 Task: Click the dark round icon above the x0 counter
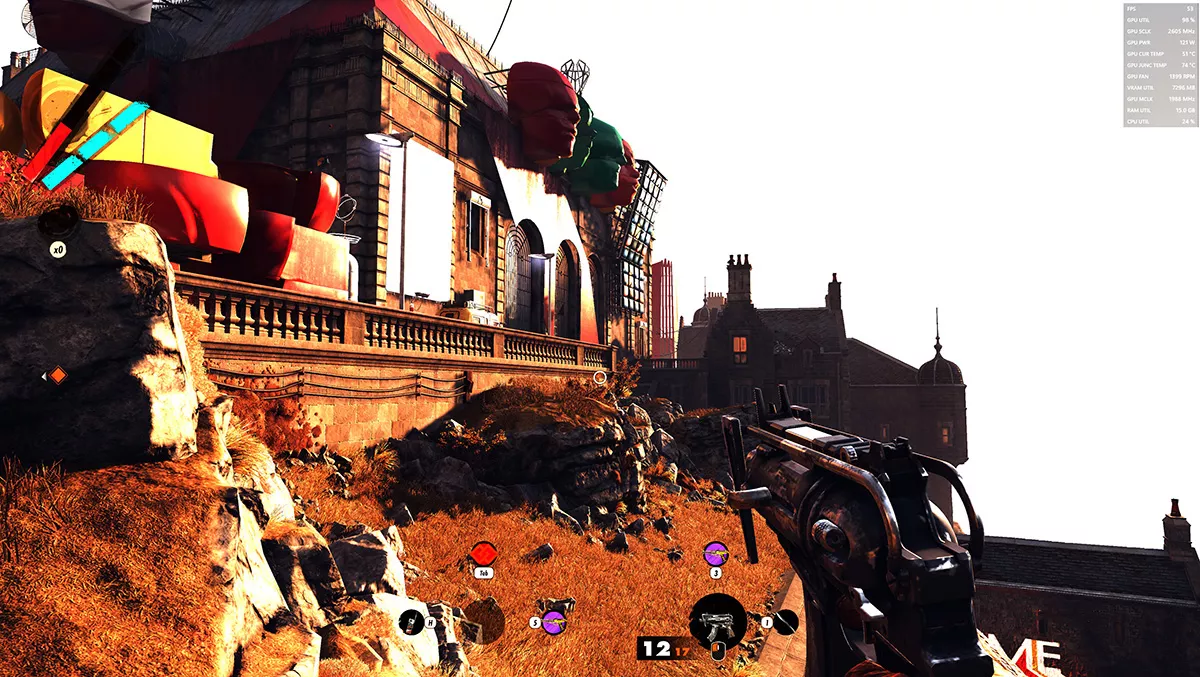click(59, 222)
